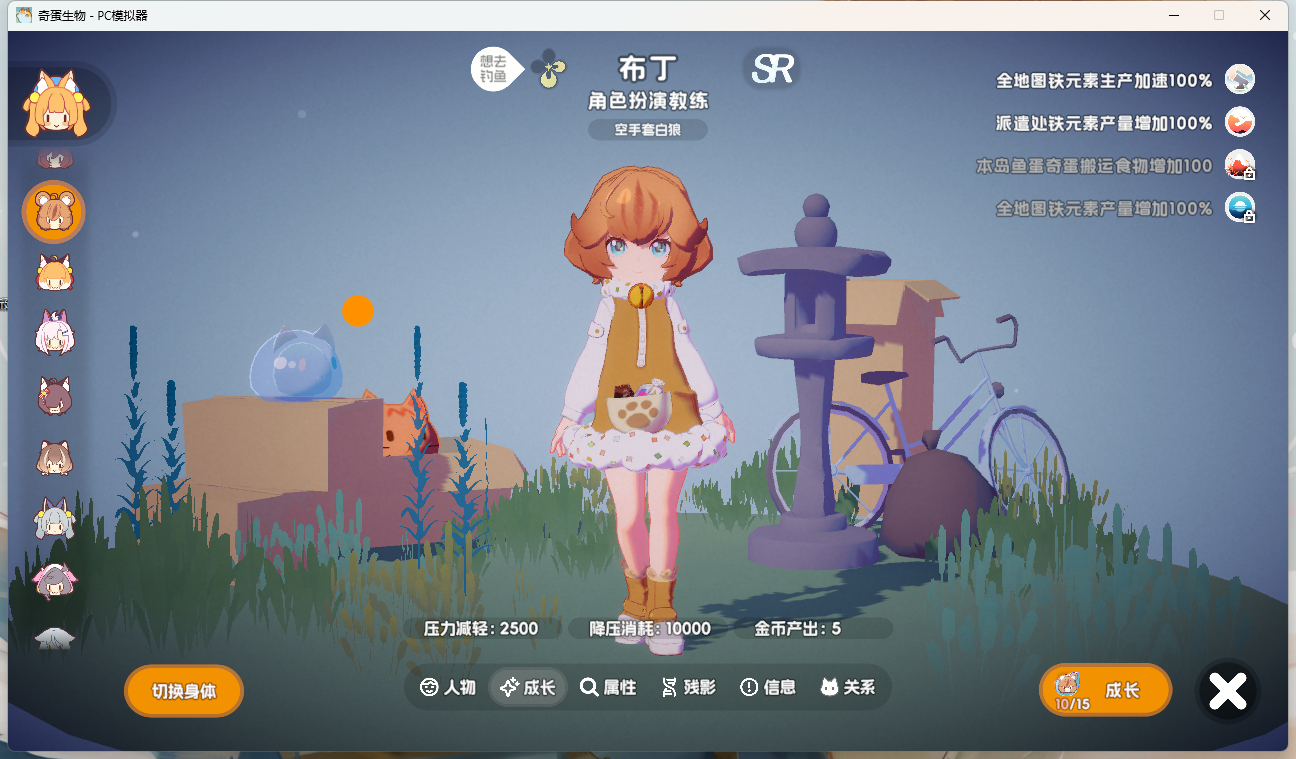Click the orange dot above the blue slime

[x=358, y=311]
